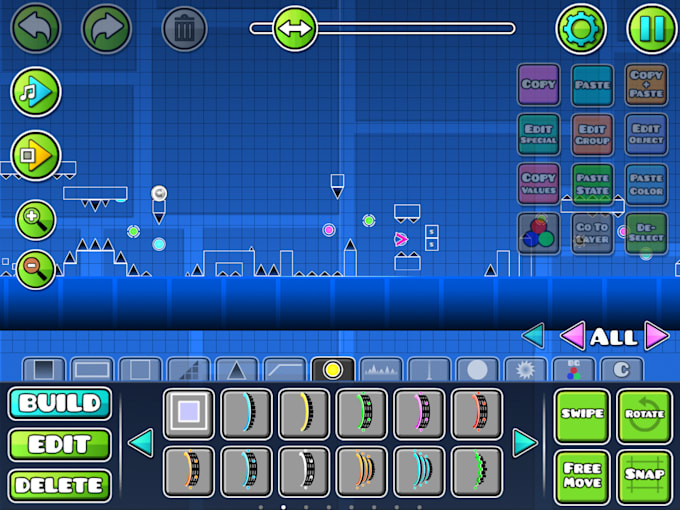This screenshot has height=510, width=680.
Task: Redo the last undone action
Action: coord(106,28)
